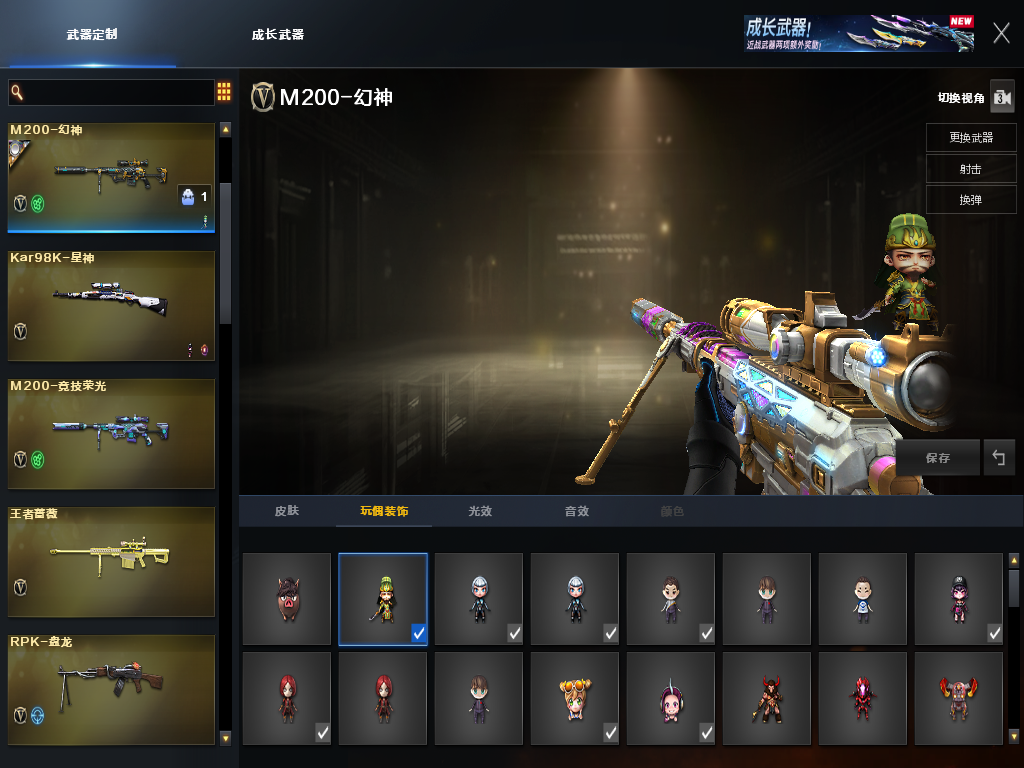Pick the 王者蔷薇 golden rifle
The height and width of the screenshot is (768, 1024).
coord(111,561)
